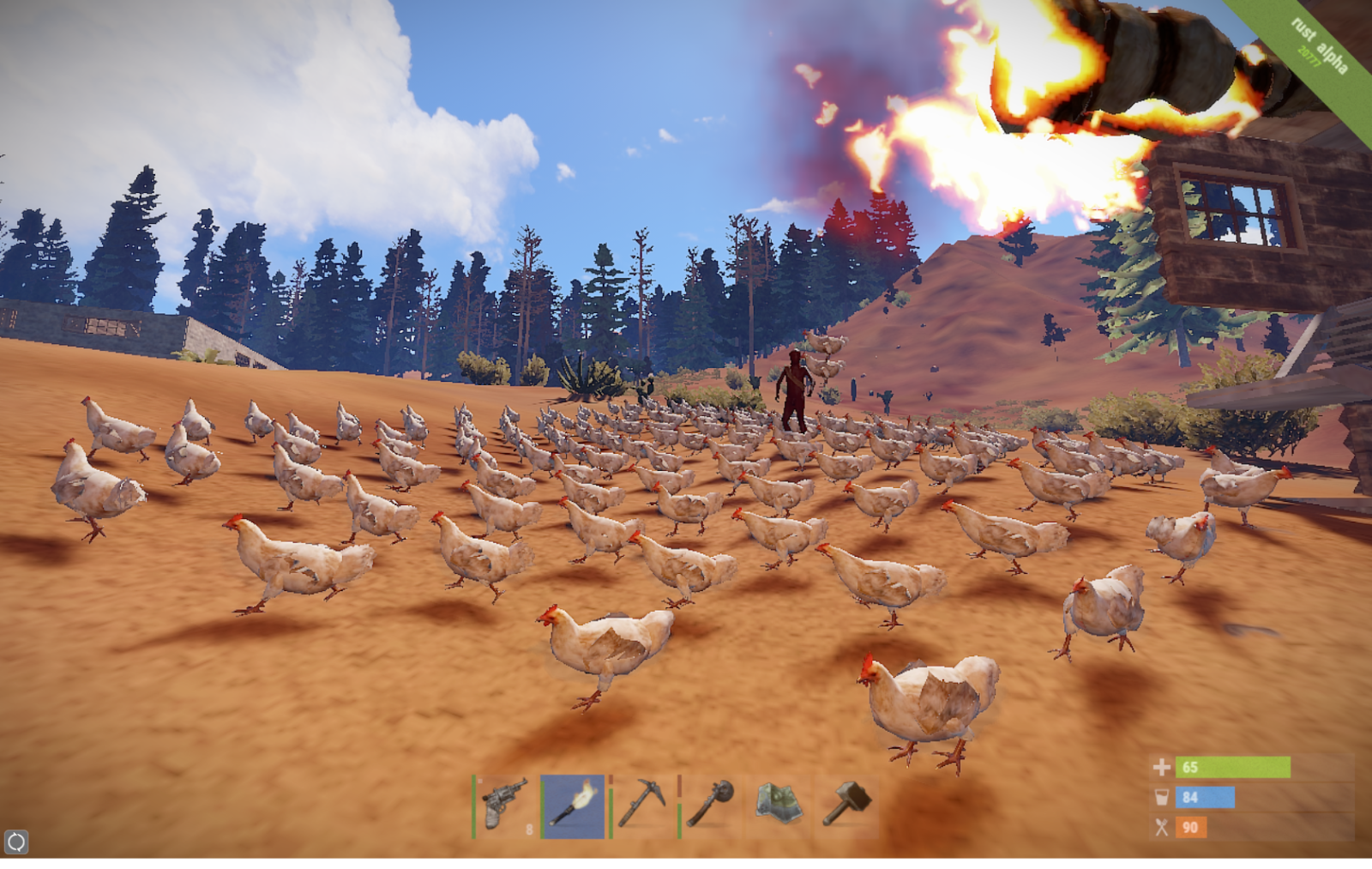1372x869 pixels.
Task: Choose the lit torch in the hotbar
Action: [574, 806]
